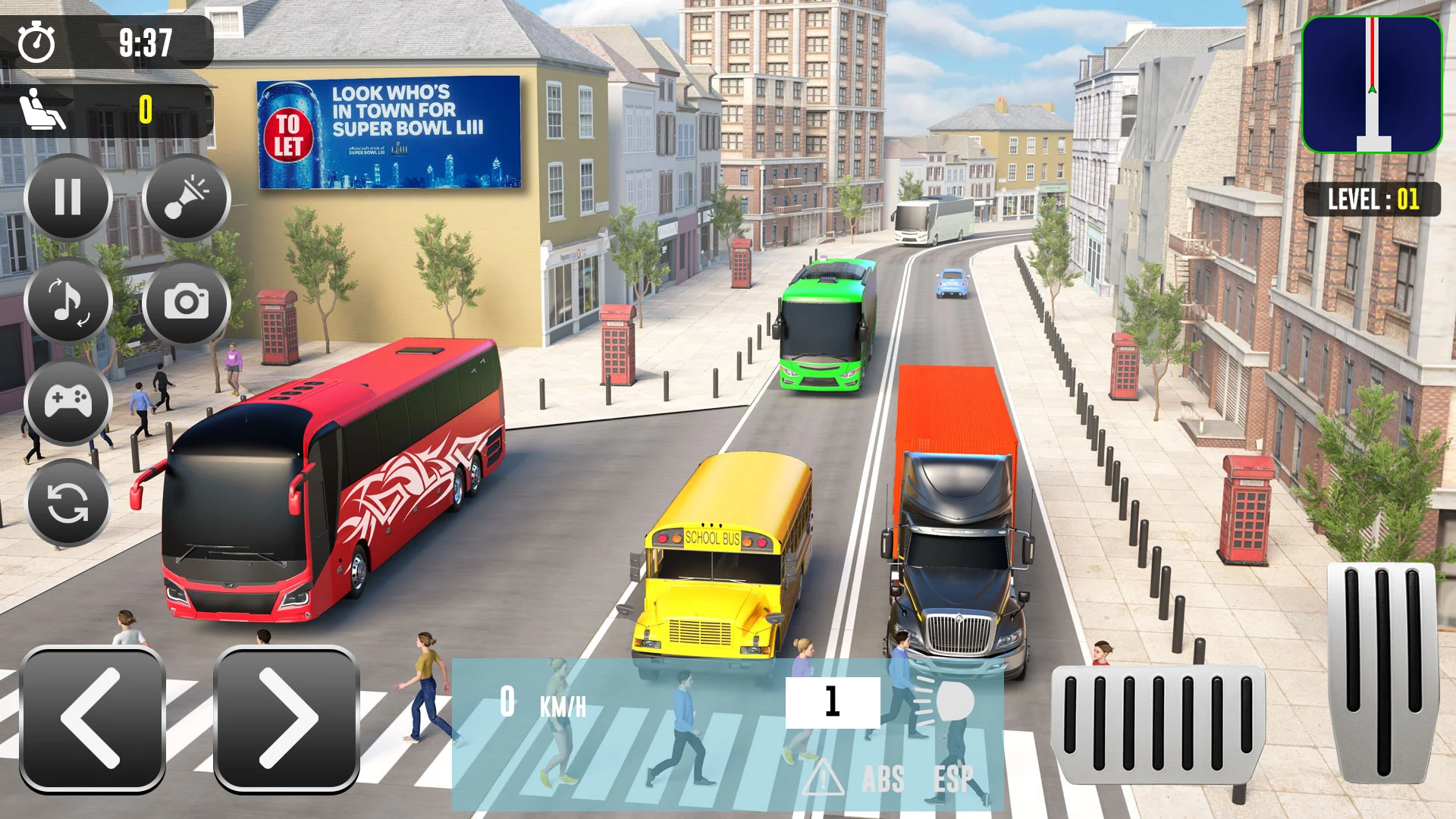Step on the brake pedal
Screen dimensions: 1456x819
1158,723
